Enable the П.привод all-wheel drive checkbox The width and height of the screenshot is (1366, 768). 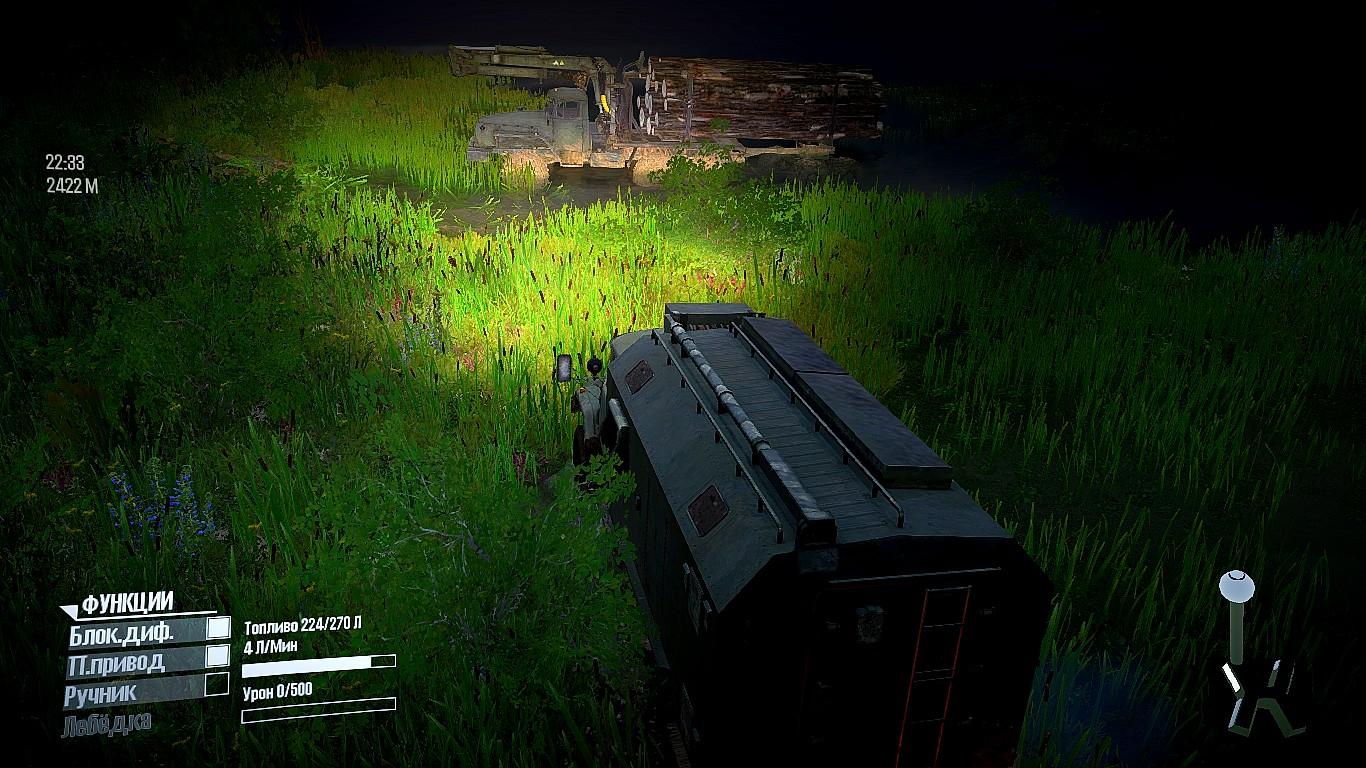tap(217, 656)
